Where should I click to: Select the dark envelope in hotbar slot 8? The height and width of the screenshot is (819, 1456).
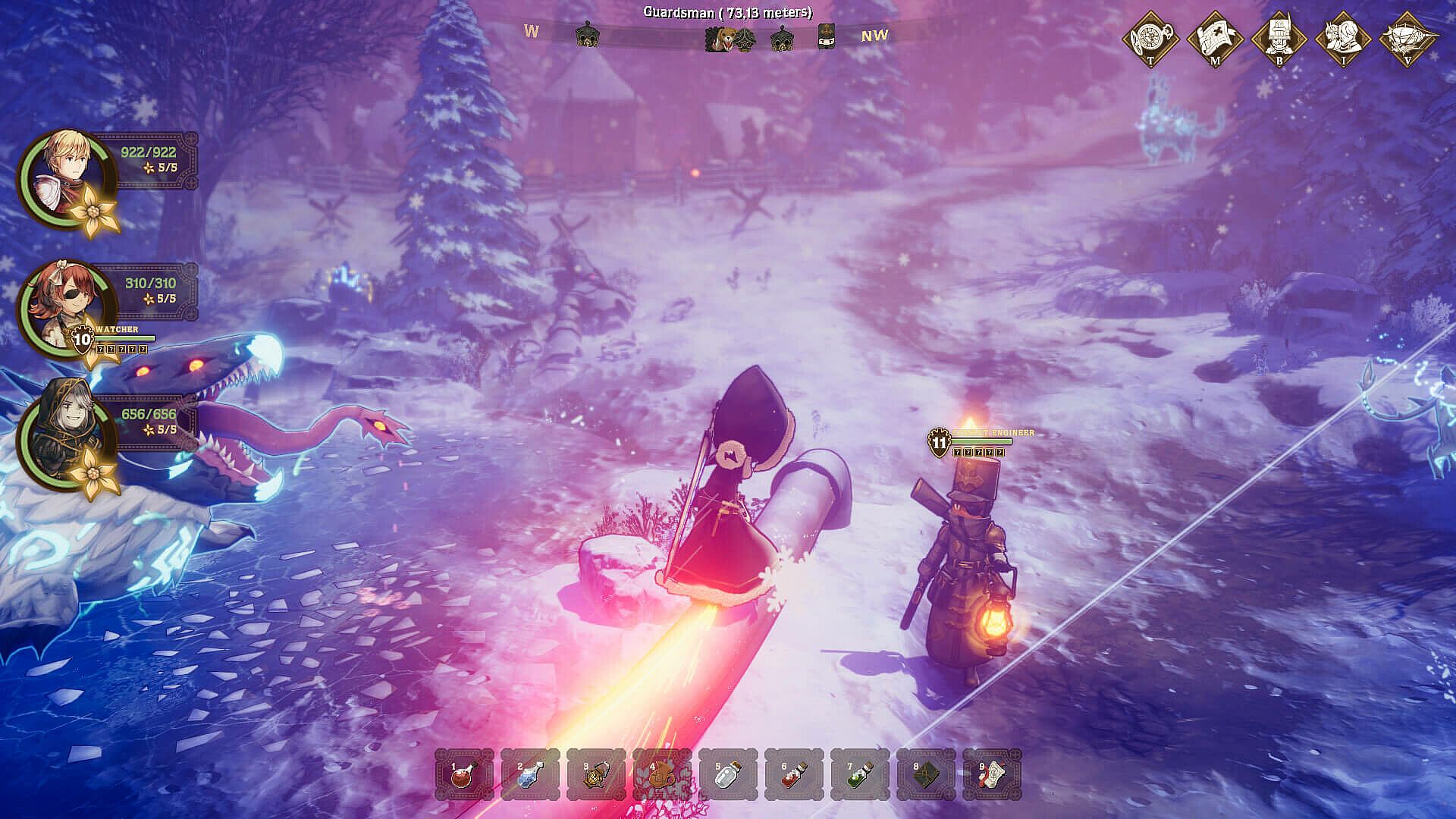pos(926,775)
